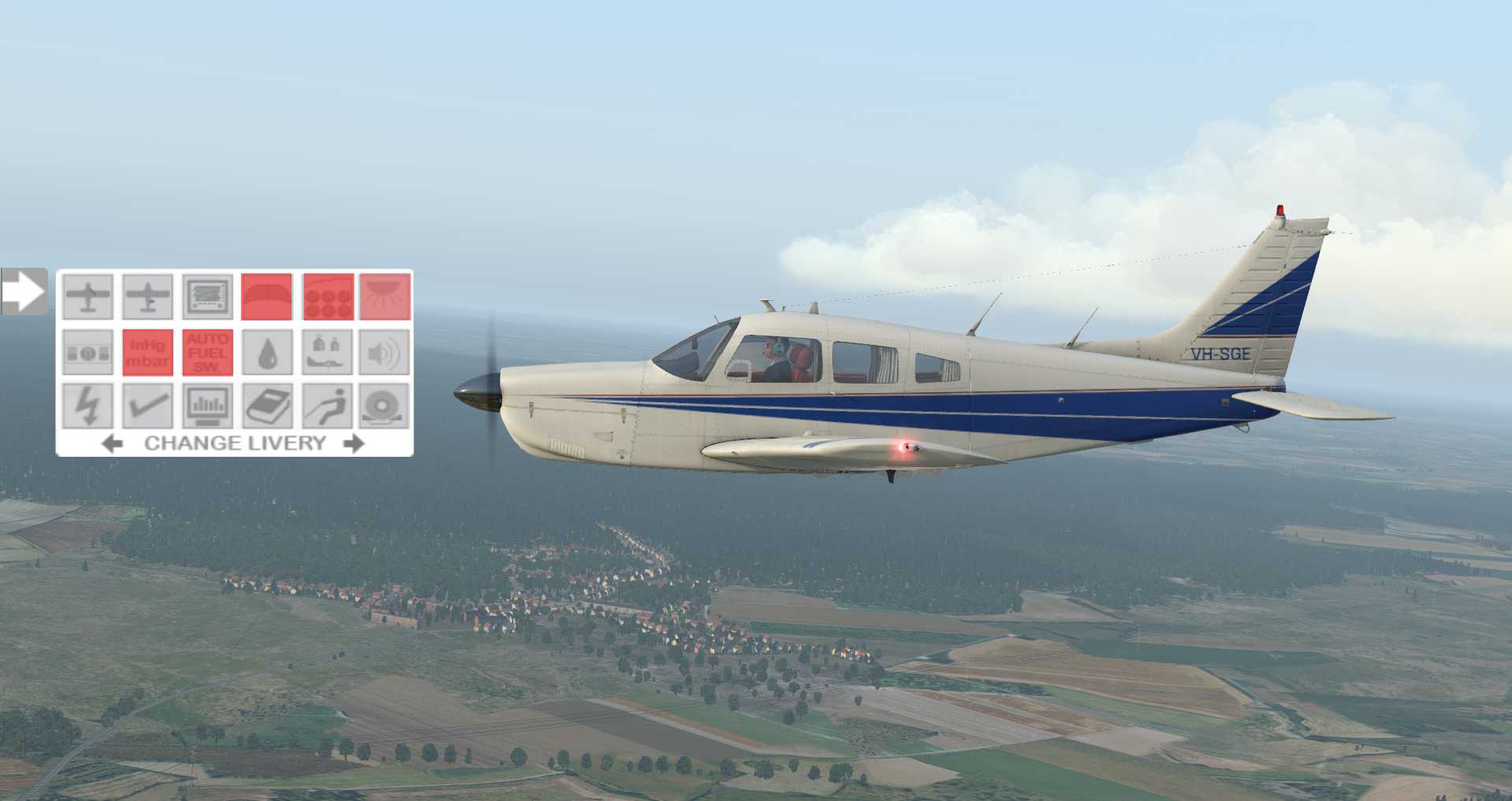This screenshot has width=1512, height=801.
Task: Click the lightning bolt electrical icon
Action: click(87, 406)
